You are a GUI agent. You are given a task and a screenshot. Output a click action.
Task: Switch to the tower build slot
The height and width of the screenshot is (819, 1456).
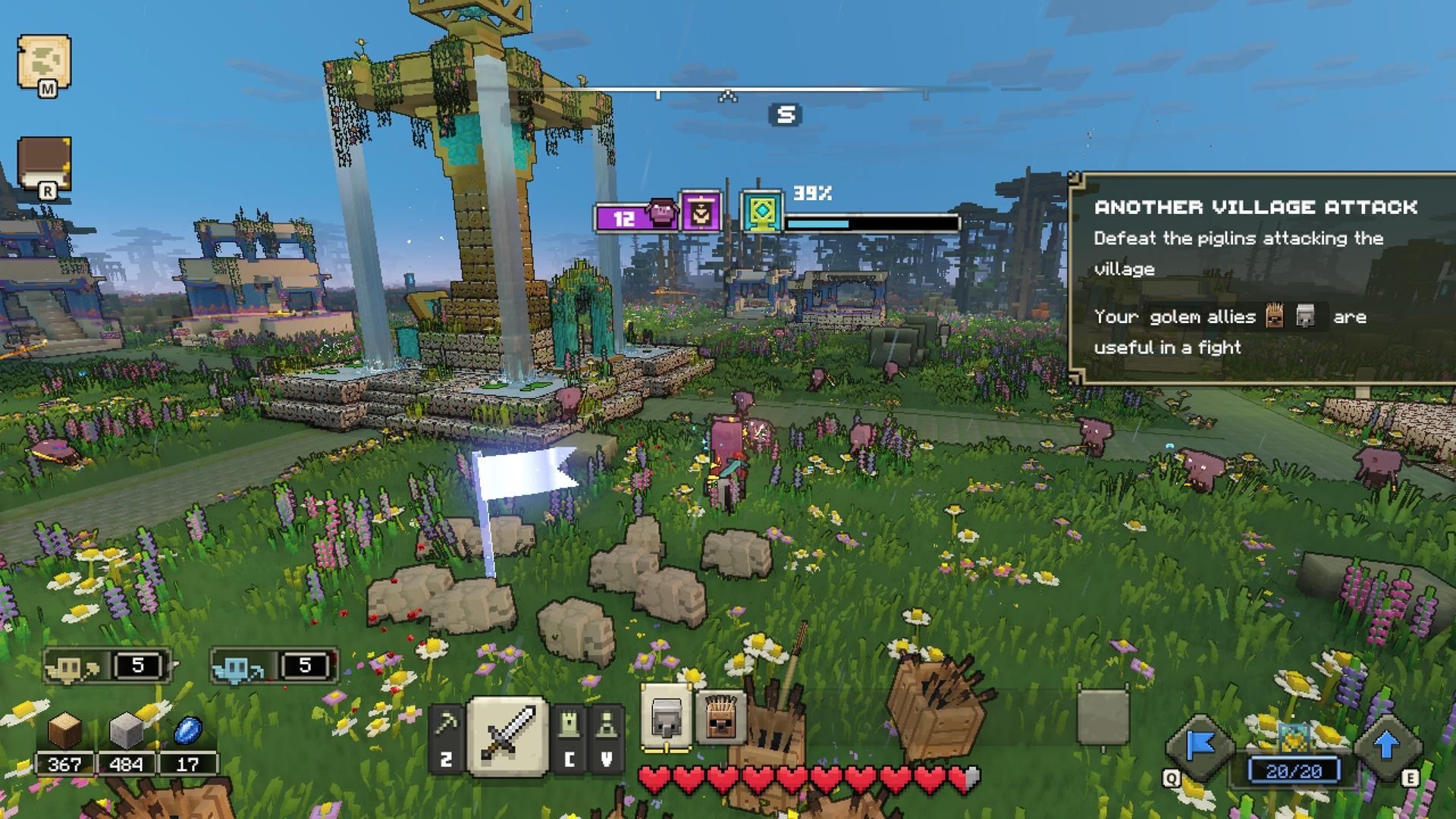[570, 737]
